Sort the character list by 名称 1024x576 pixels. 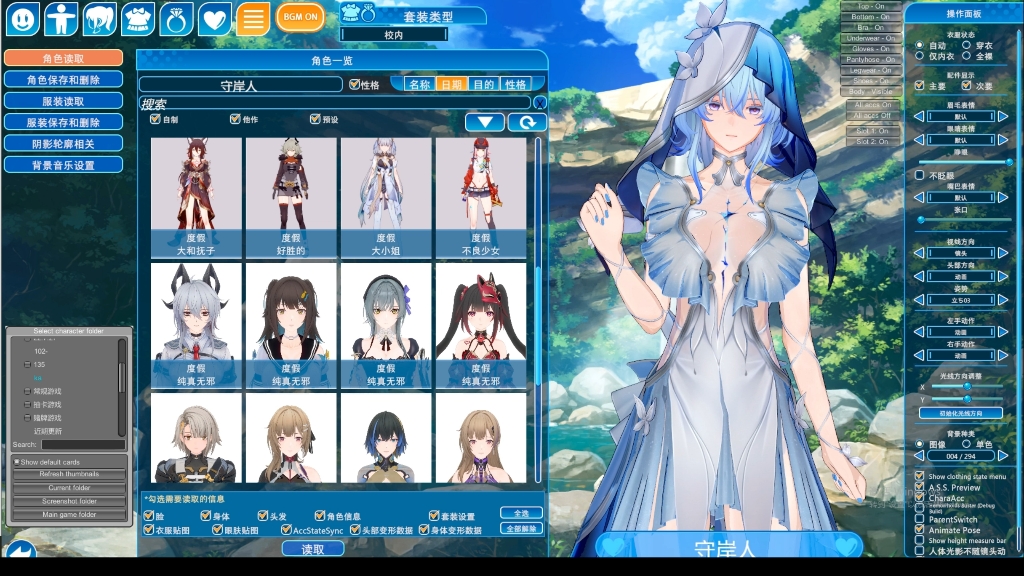419,85
